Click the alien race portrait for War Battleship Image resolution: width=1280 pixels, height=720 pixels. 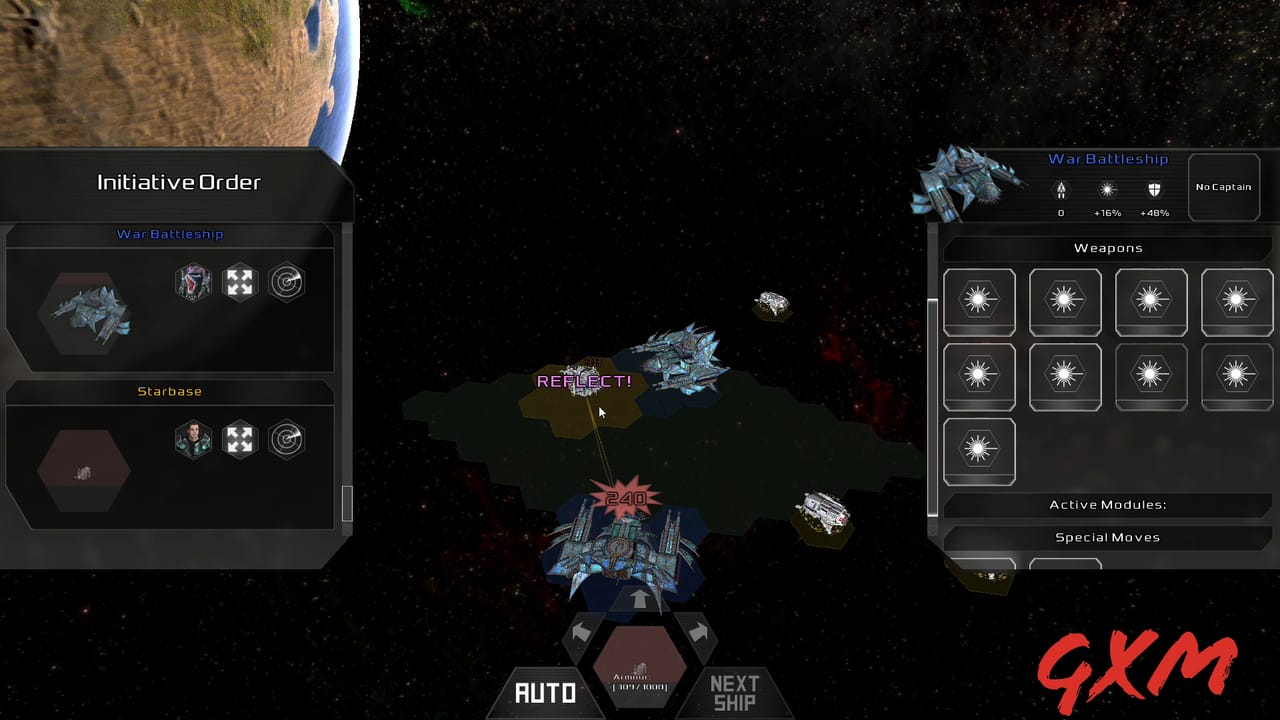click(x=193, y=282)
